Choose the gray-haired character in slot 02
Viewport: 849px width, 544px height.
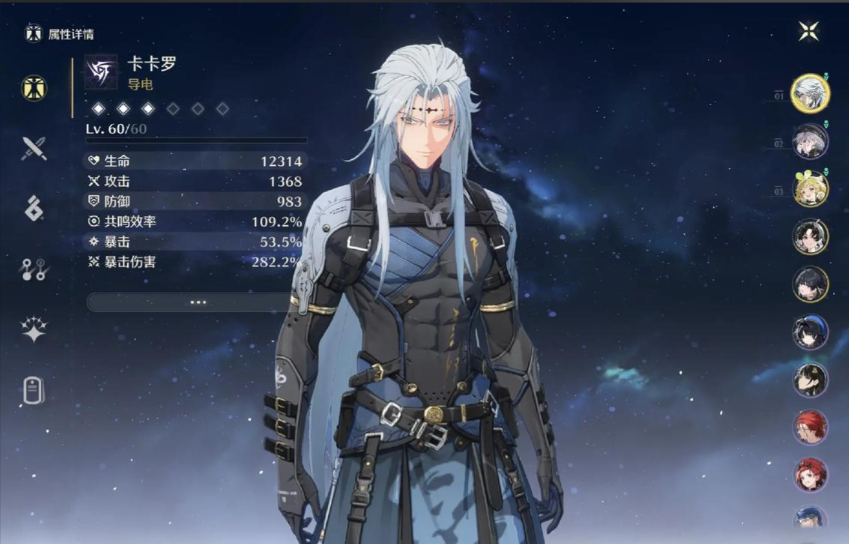(810, 142)
